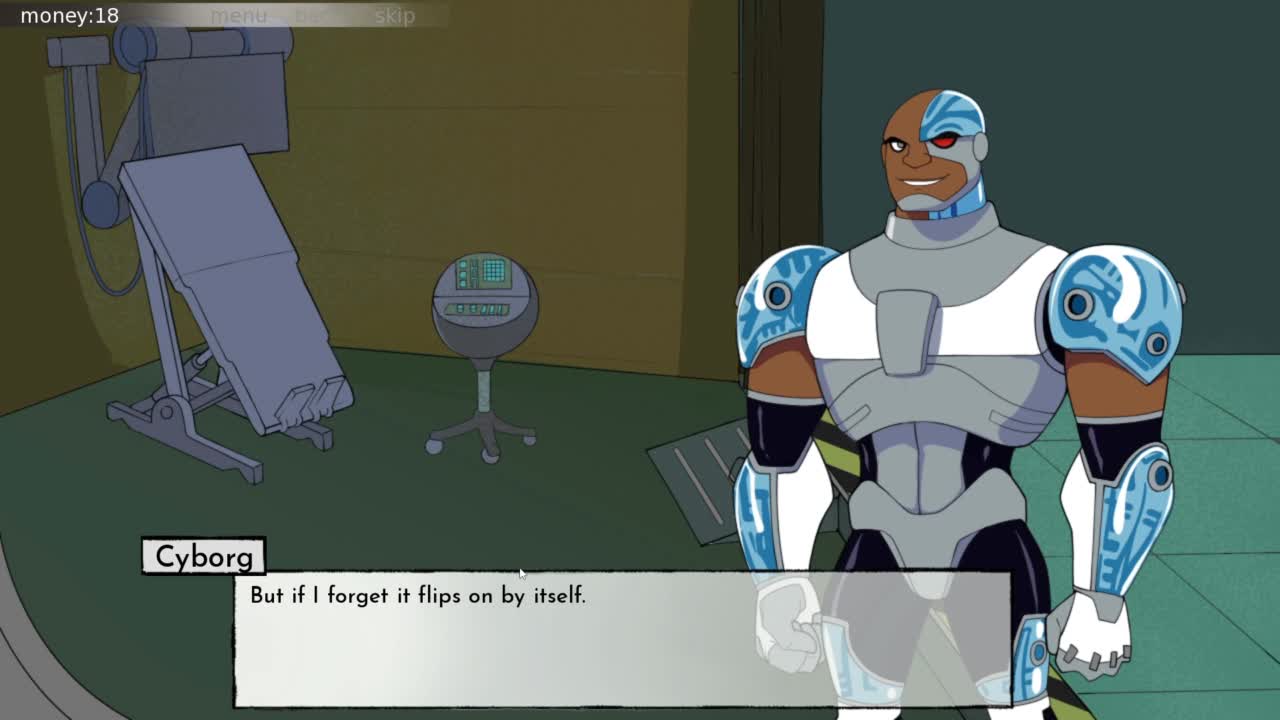The width and height of the screenshot is (1280, 720).
Task: Open the menu from the top bar
Action: pyautogui.click(x=238, y=16)
